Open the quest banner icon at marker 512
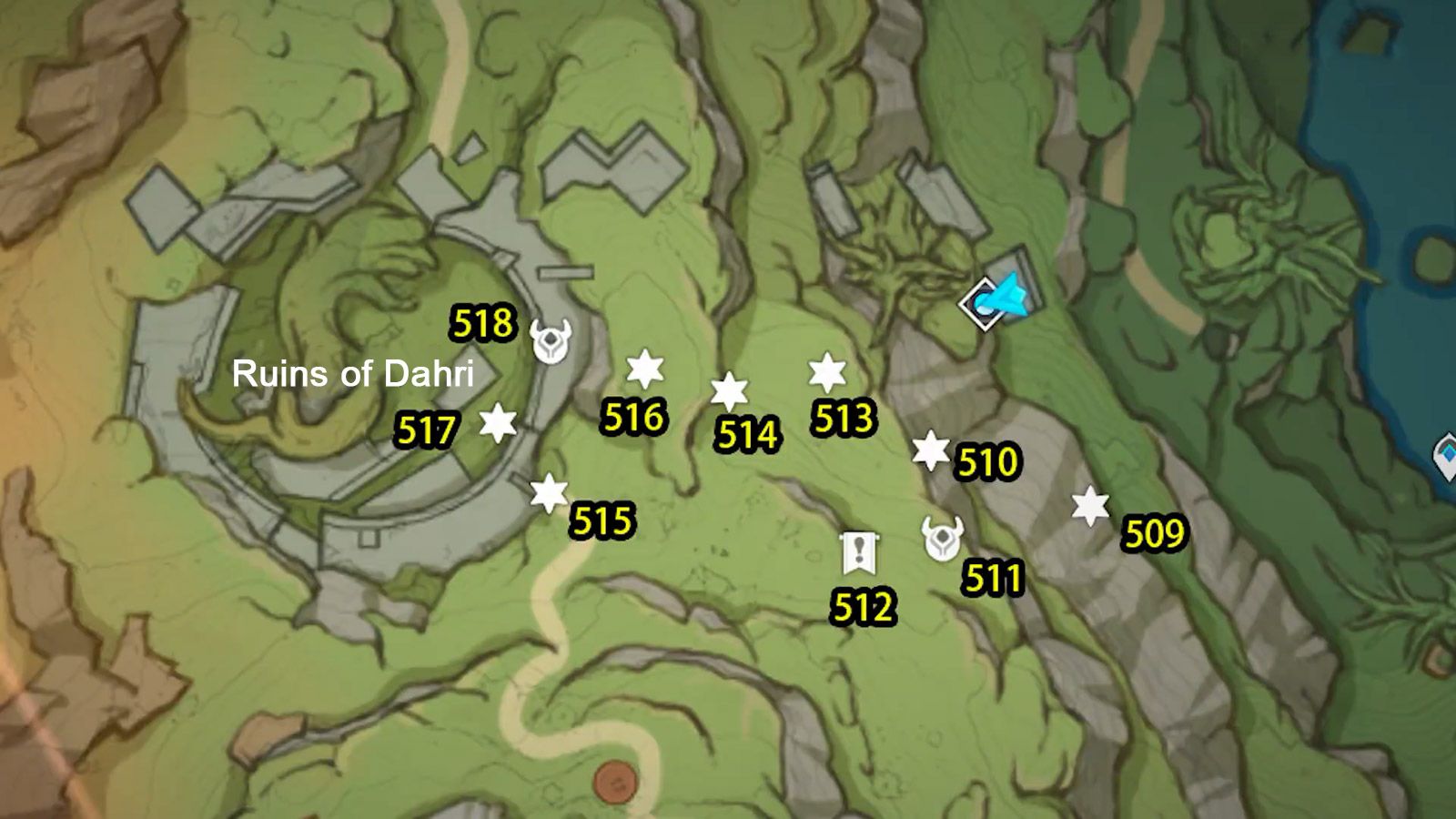1456x819 pixels. coord(857,553)
